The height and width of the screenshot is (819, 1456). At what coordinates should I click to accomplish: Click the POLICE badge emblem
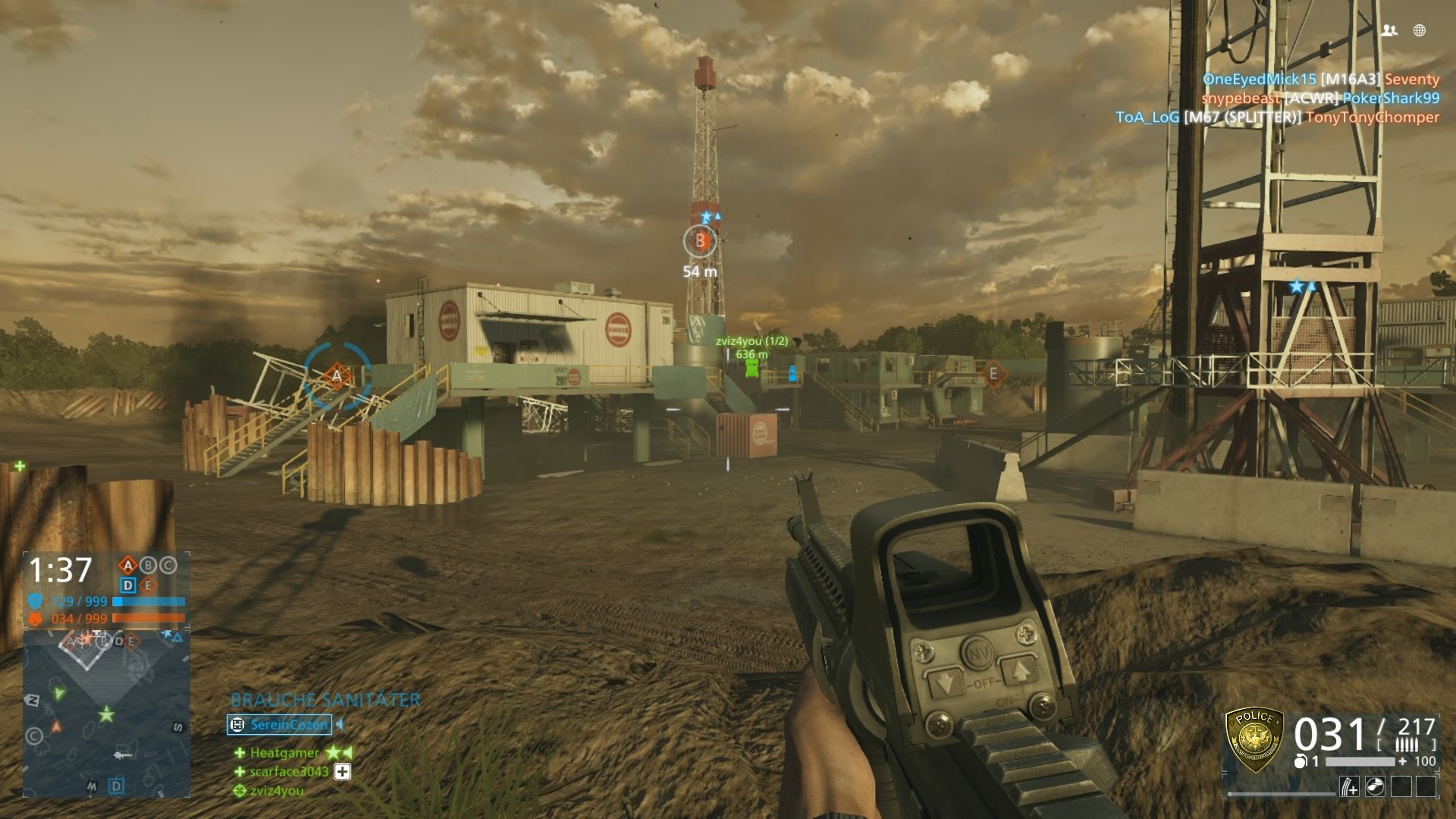tap(1257, 740)
